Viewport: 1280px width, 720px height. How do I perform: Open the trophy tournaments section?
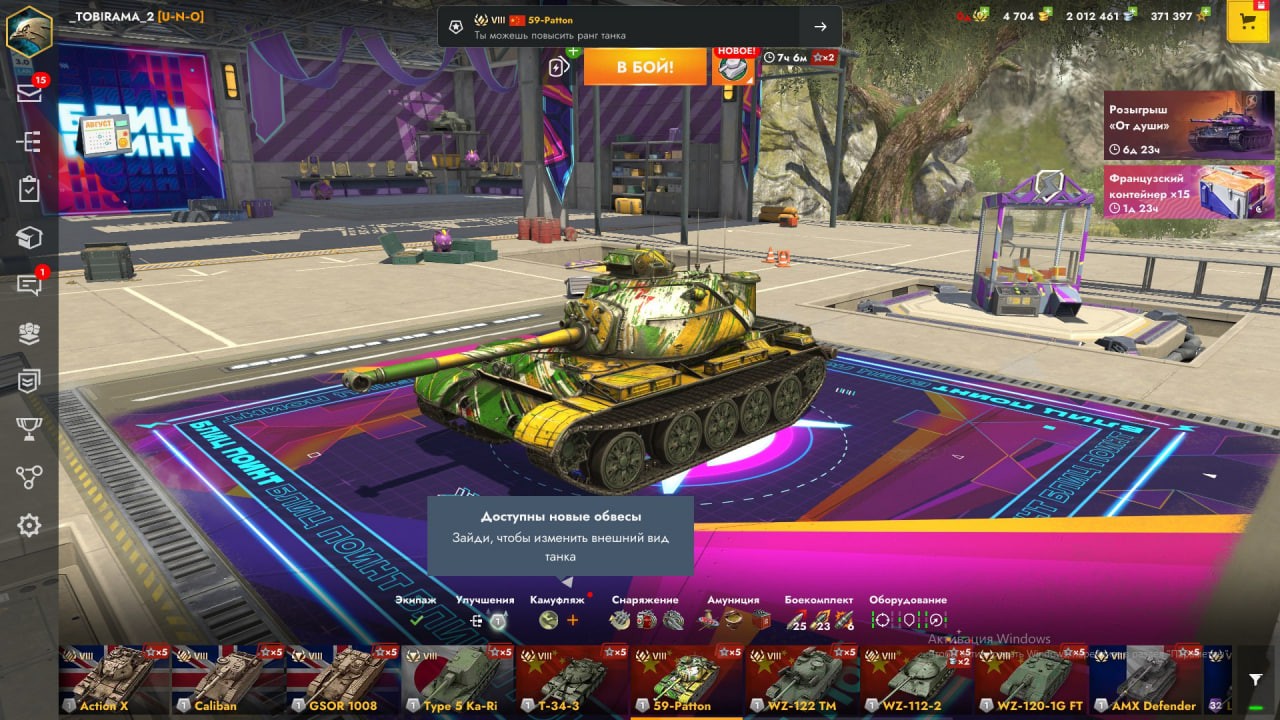[29, 429]
